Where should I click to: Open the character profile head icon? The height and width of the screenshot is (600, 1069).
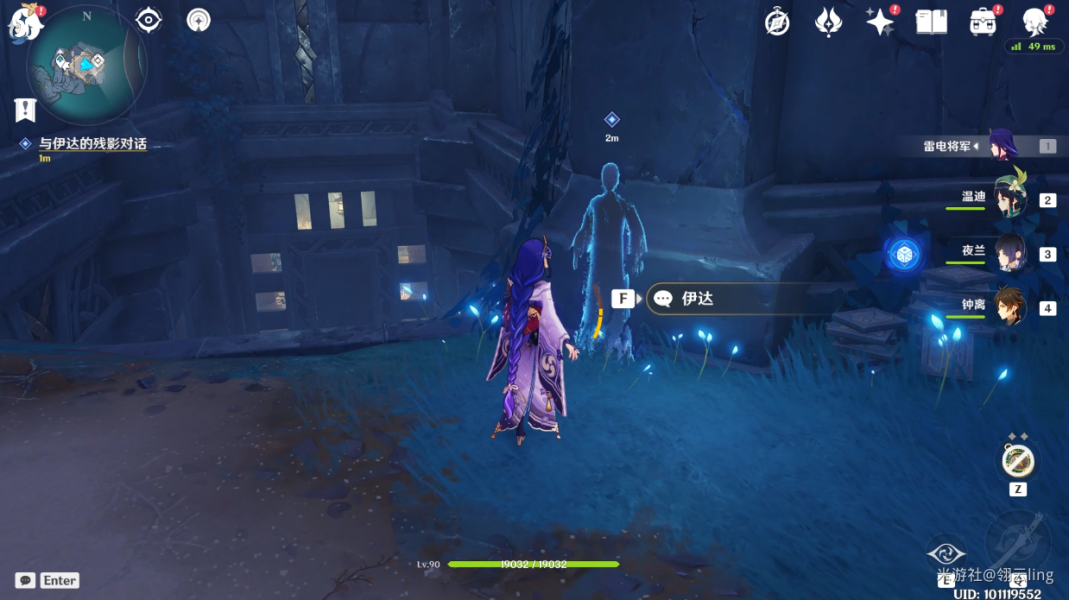click(x=1034, y=22)
